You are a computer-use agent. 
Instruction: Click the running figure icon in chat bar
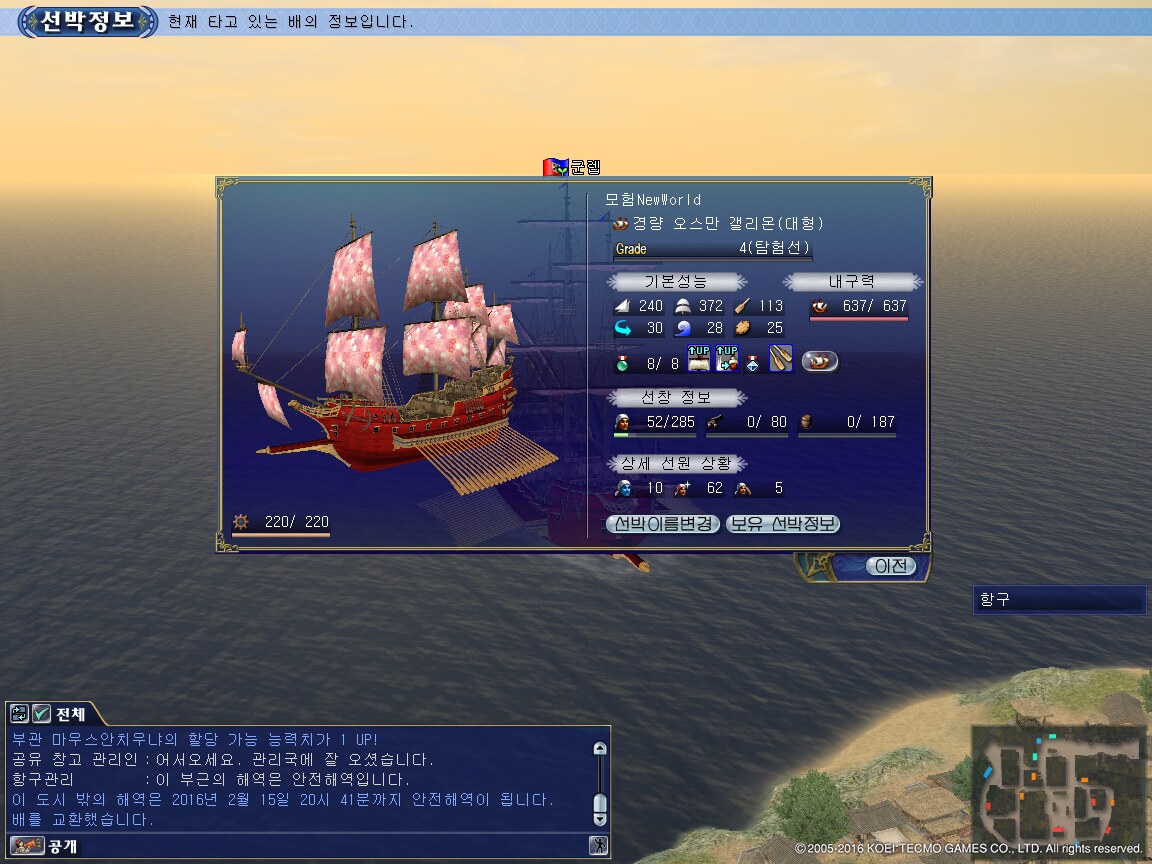[x=598, y=846]
